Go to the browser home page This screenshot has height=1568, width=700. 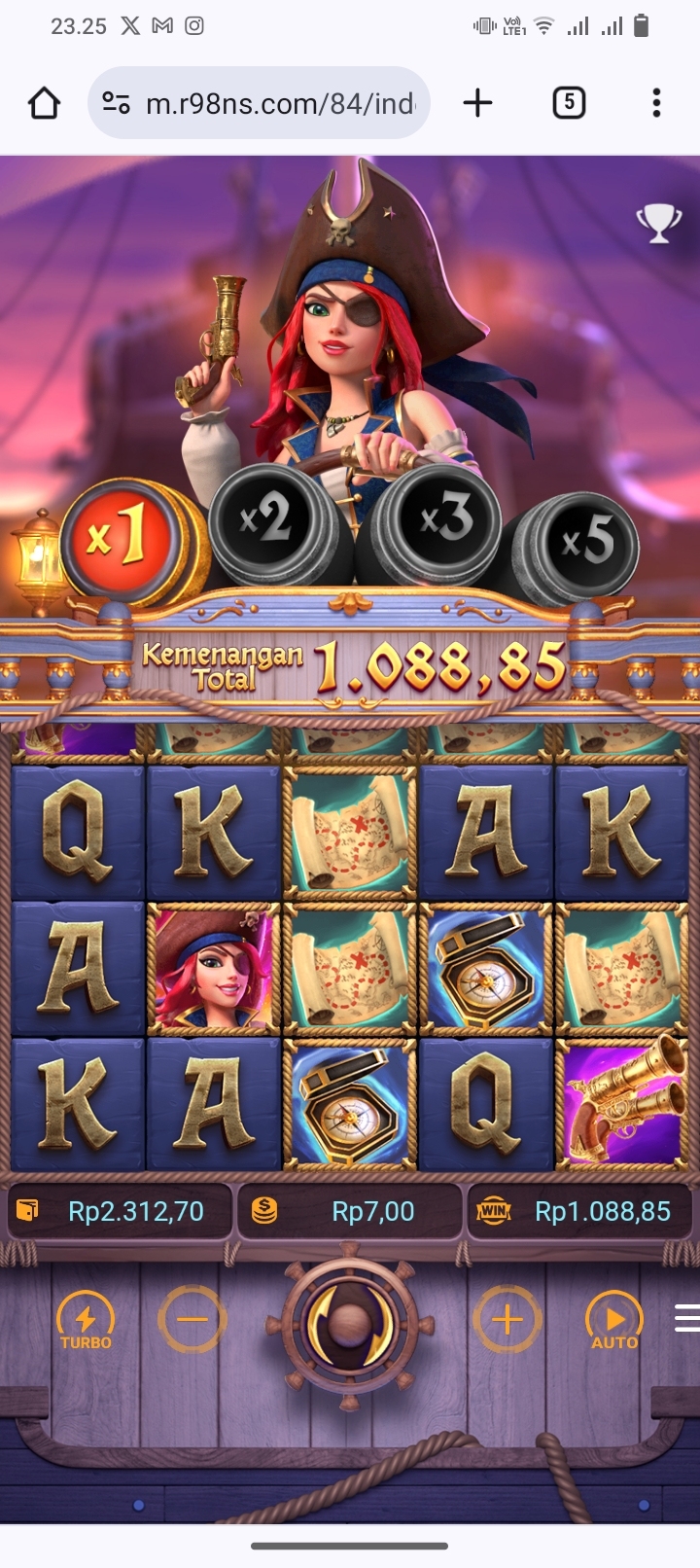[44, 103]
